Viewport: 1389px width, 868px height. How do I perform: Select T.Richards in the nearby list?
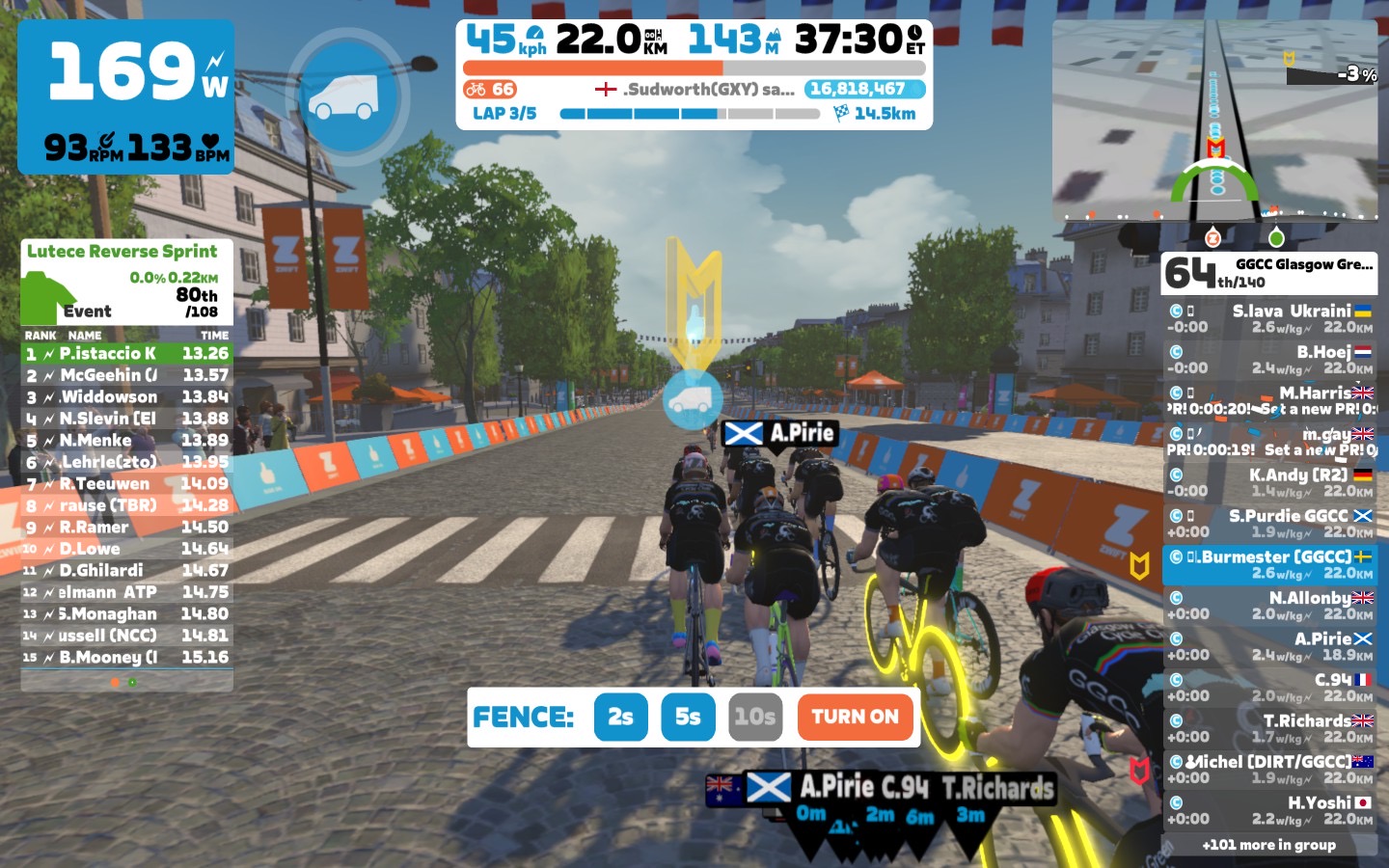point(1269,728)
